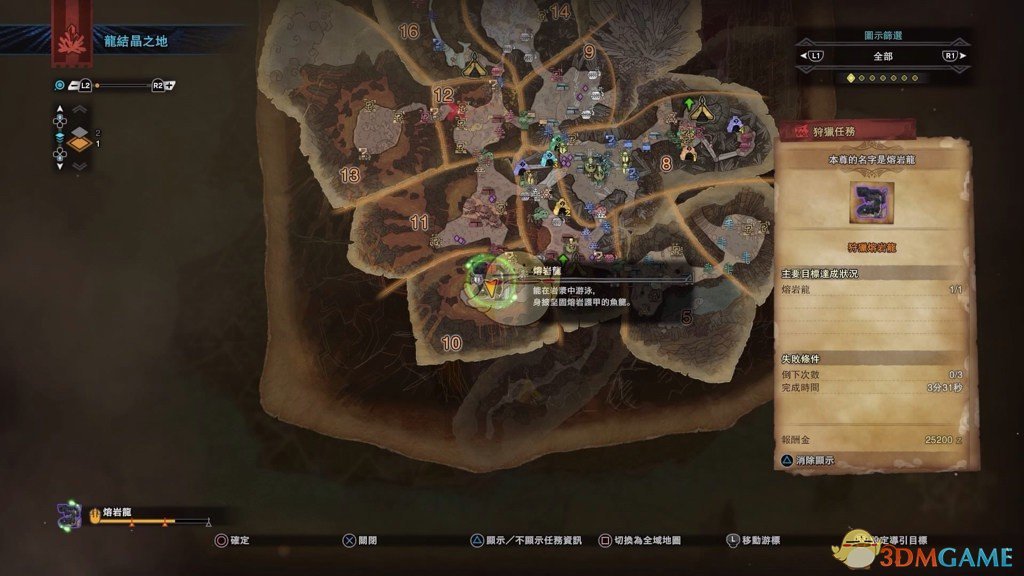Click area 16 on the map
The height and width of the screenshot is (576, 1024).
(408, 31)
